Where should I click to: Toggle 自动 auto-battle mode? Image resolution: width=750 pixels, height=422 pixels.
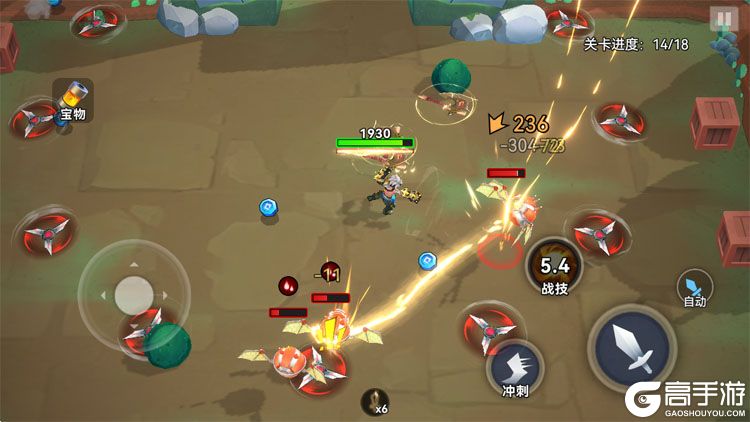click(695, 288)
